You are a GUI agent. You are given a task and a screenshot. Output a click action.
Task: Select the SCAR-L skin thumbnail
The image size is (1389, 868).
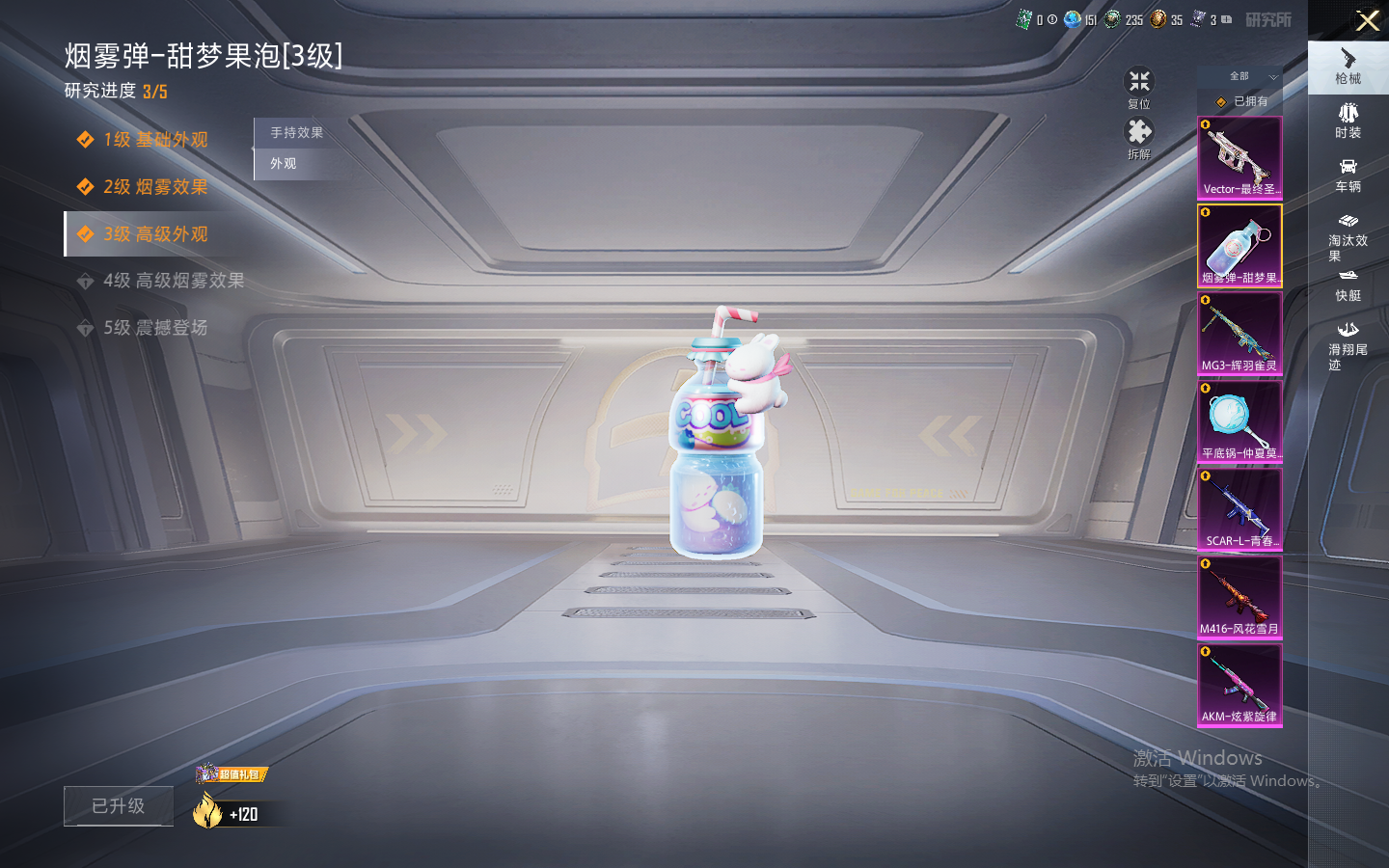(1239, 509)
